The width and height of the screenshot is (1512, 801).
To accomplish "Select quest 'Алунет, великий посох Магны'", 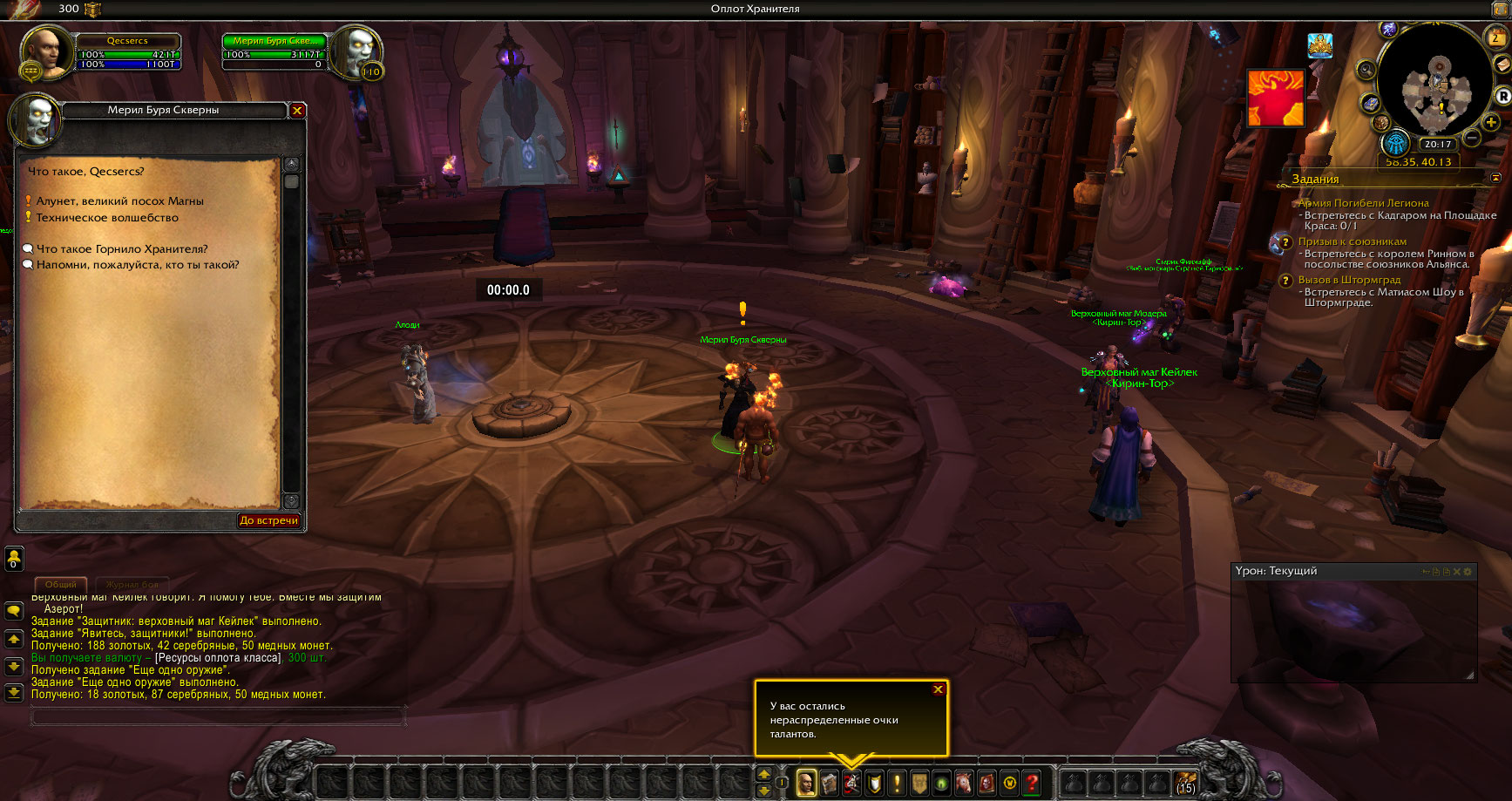I will 119,201.
